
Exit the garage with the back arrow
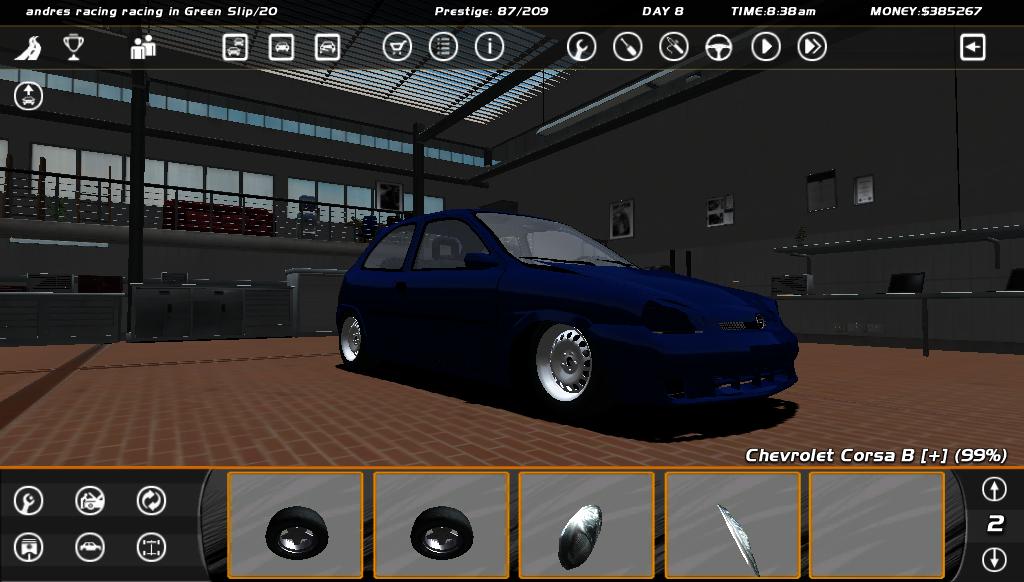point(972,47)
